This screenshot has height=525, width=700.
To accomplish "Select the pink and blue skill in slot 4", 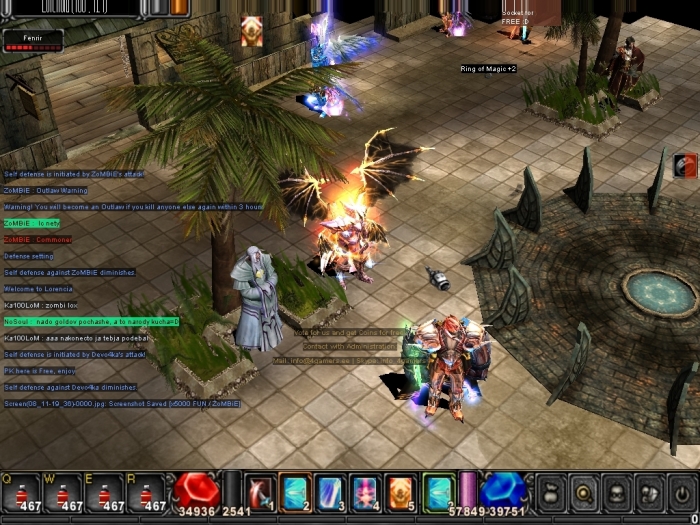I will tap(364, 492).
